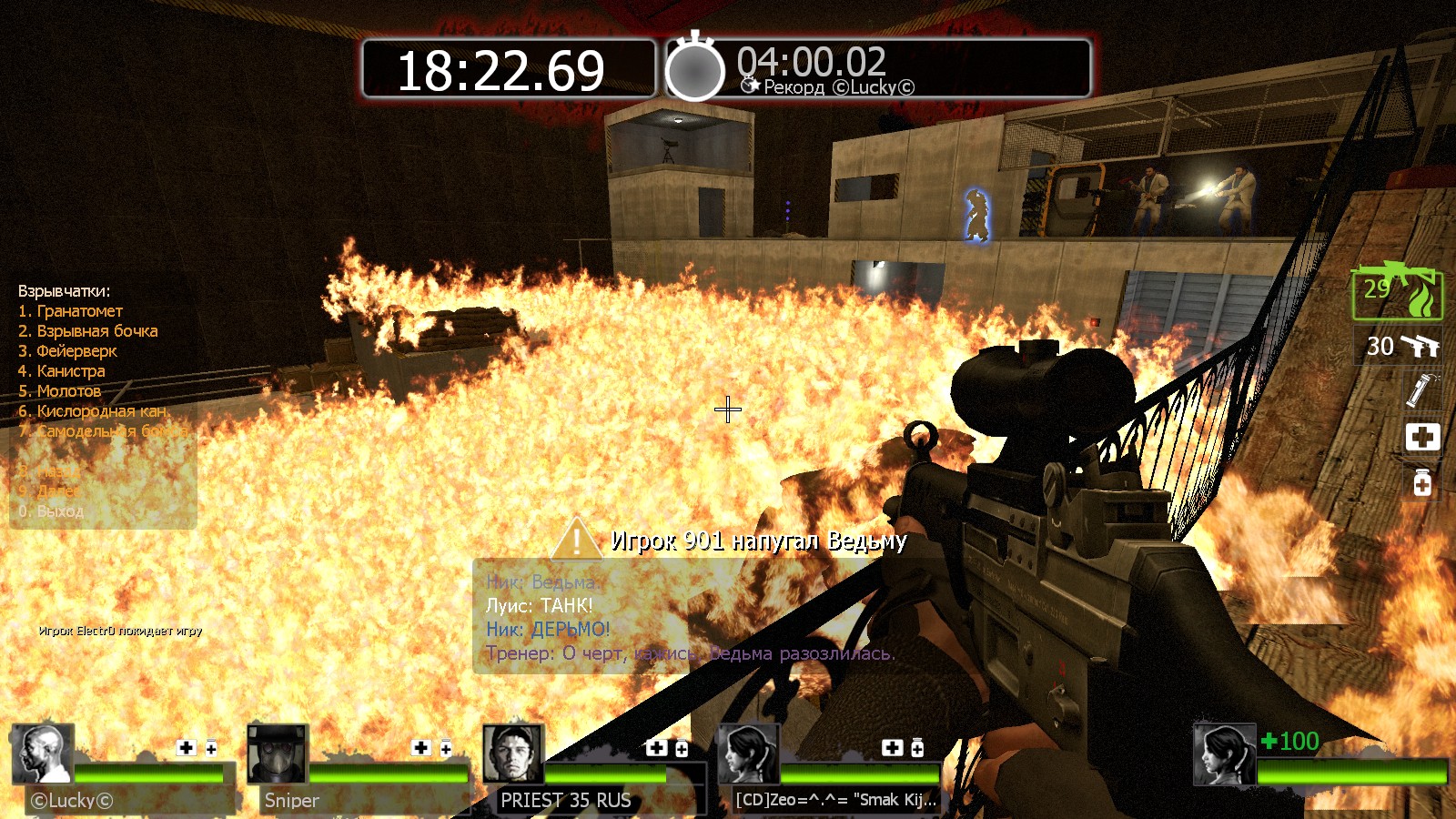Select the assault rifle weapon slot
The width and height of the screenshot is (1456, 819).
pos(1396,293)
